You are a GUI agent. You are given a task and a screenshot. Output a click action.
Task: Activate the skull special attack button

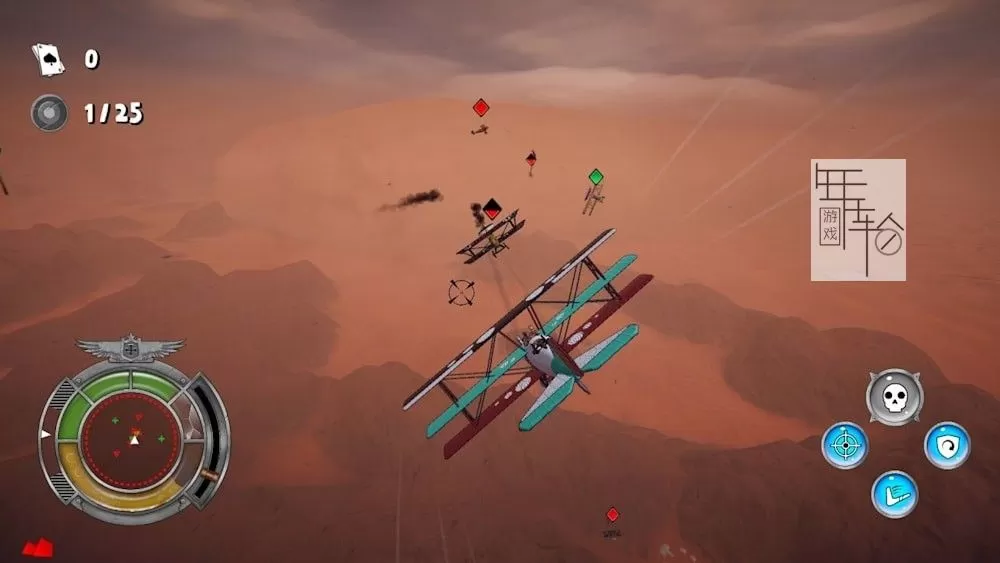pos(894,397)
